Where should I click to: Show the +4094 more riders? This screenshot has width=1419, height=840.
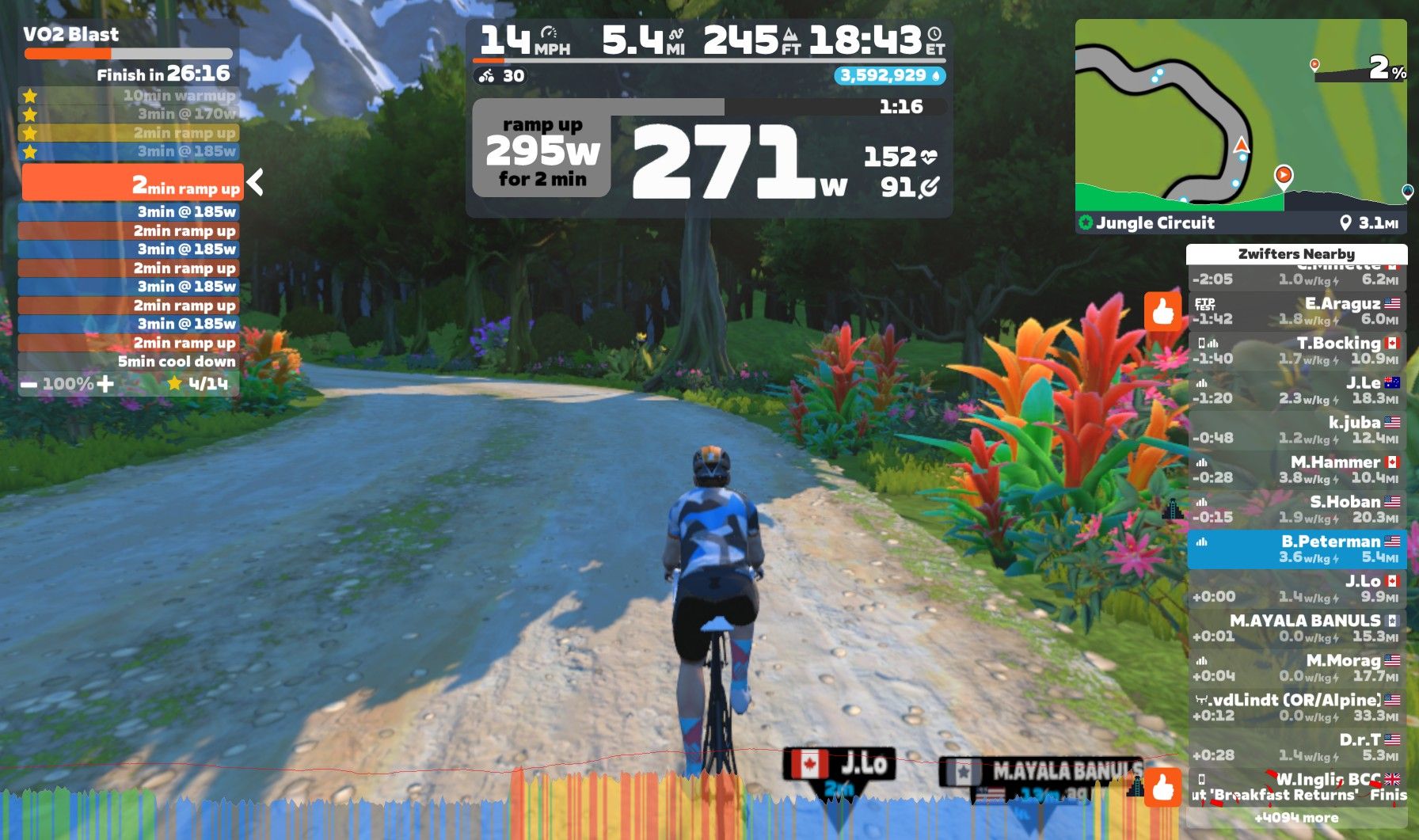pyautogui.click(x=1296, y=818)
